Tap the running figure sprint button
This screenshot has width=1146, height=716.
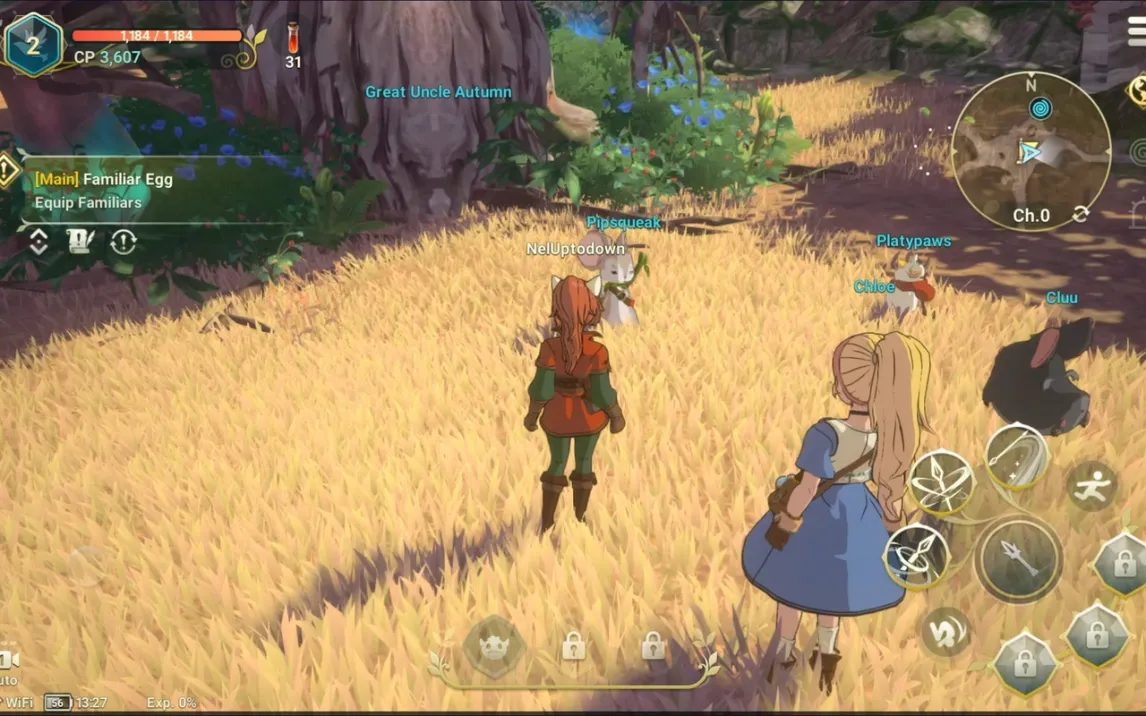[1091, 486]
